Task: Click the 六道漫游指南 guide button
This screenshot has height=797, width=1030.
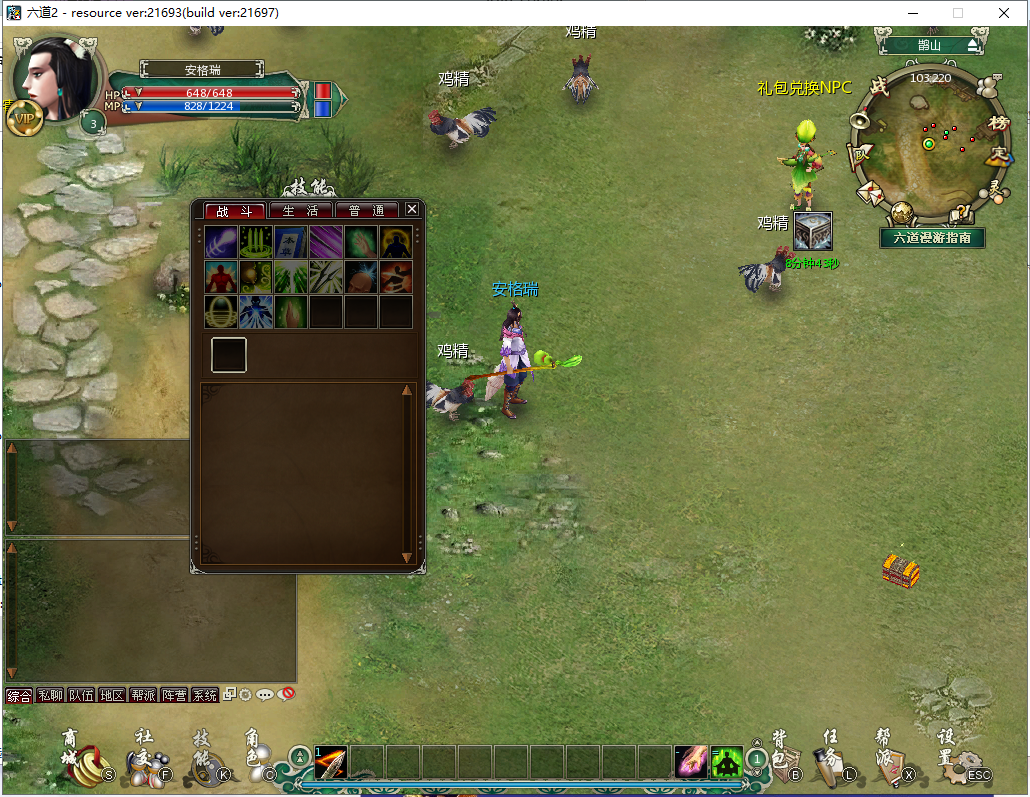Action: click(933, 238)
